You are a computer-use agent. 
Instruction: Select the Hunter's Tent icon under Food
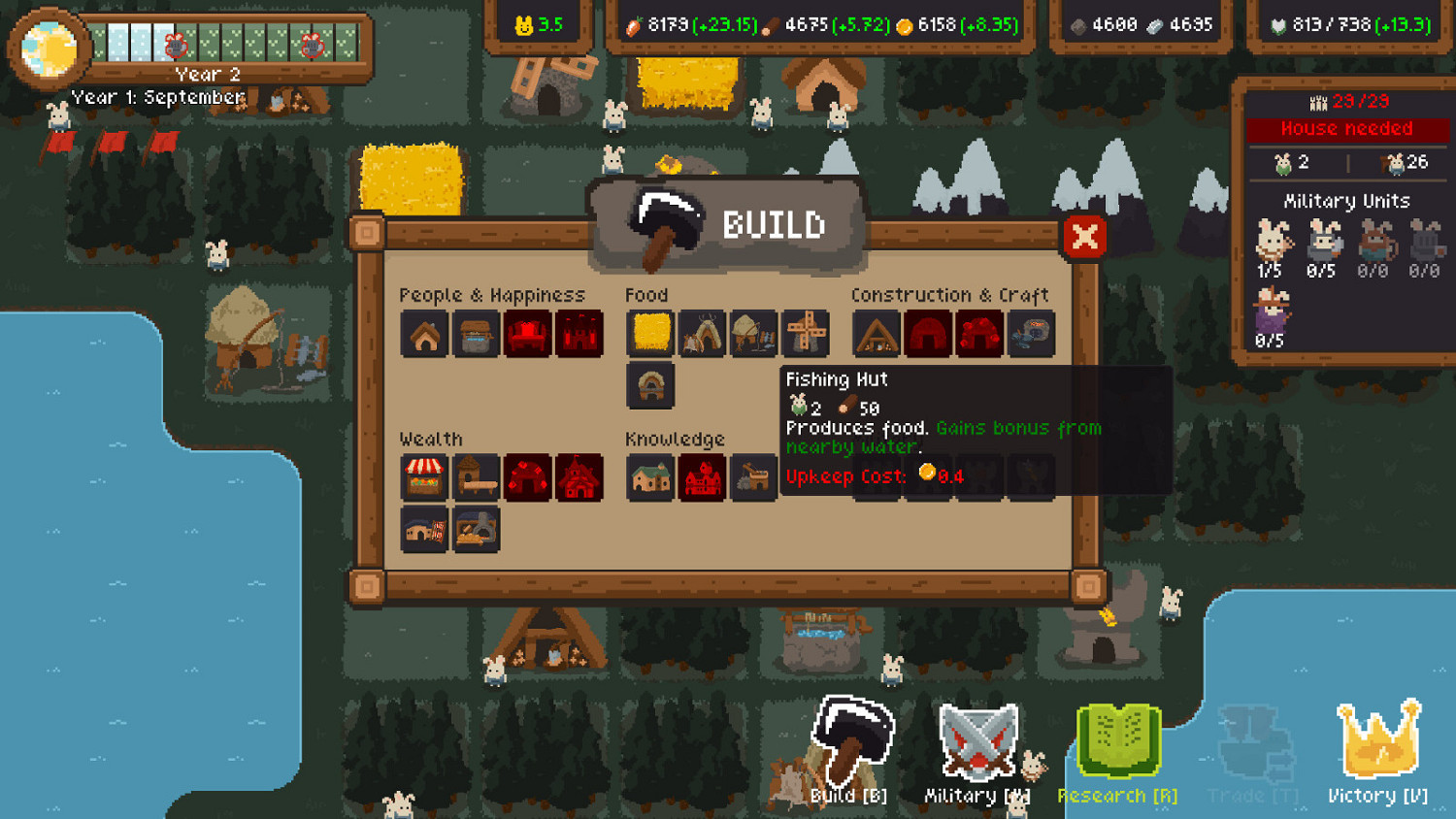click(x=702, y=333)
